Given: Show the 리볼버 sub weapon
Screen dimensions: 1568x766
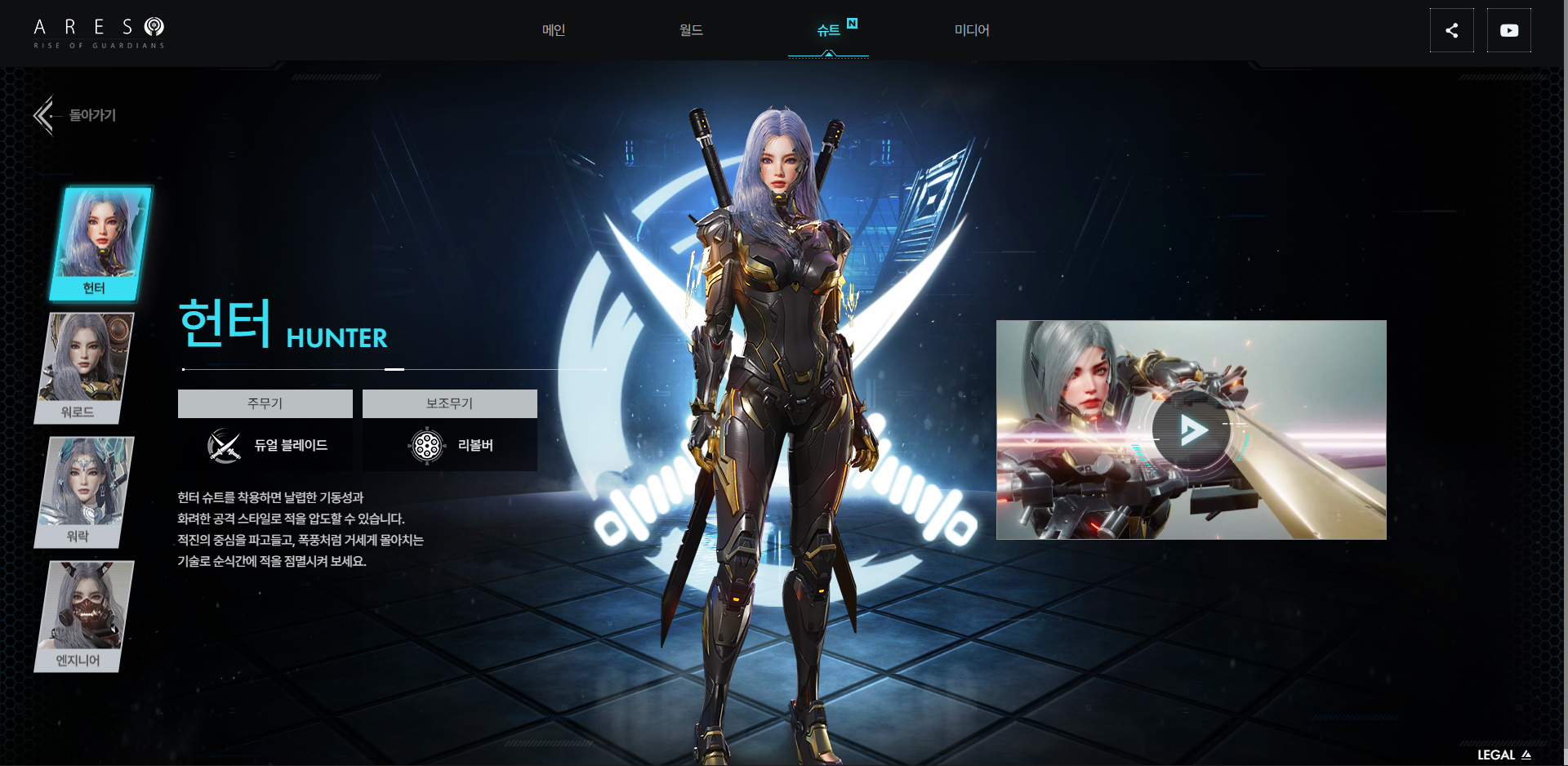Looking at the screenshot, I should pyautogui.click(x=450, y=445).
